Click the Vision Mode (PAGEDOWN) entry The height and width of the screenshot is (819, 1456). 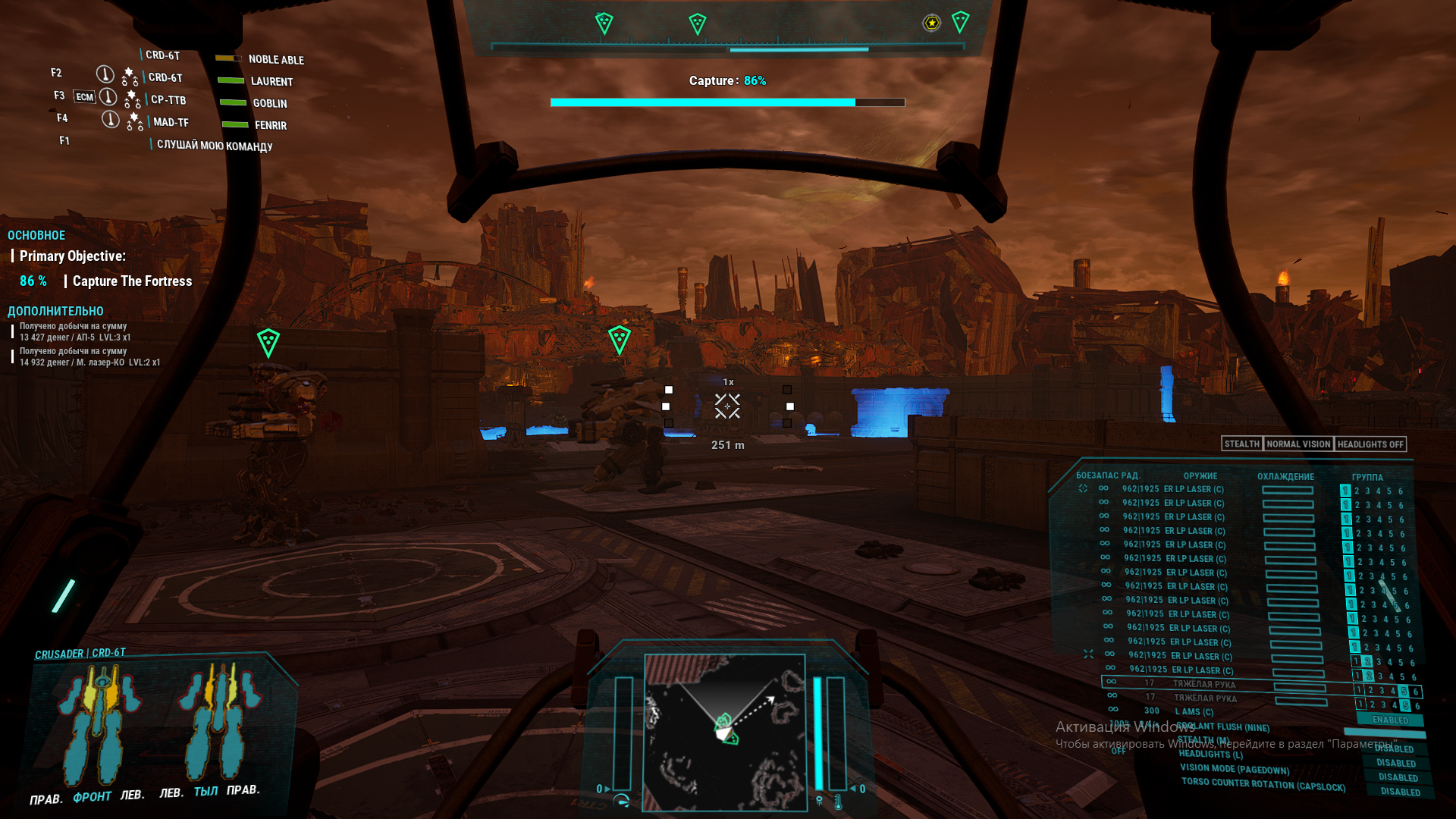tap(1234, 769)
